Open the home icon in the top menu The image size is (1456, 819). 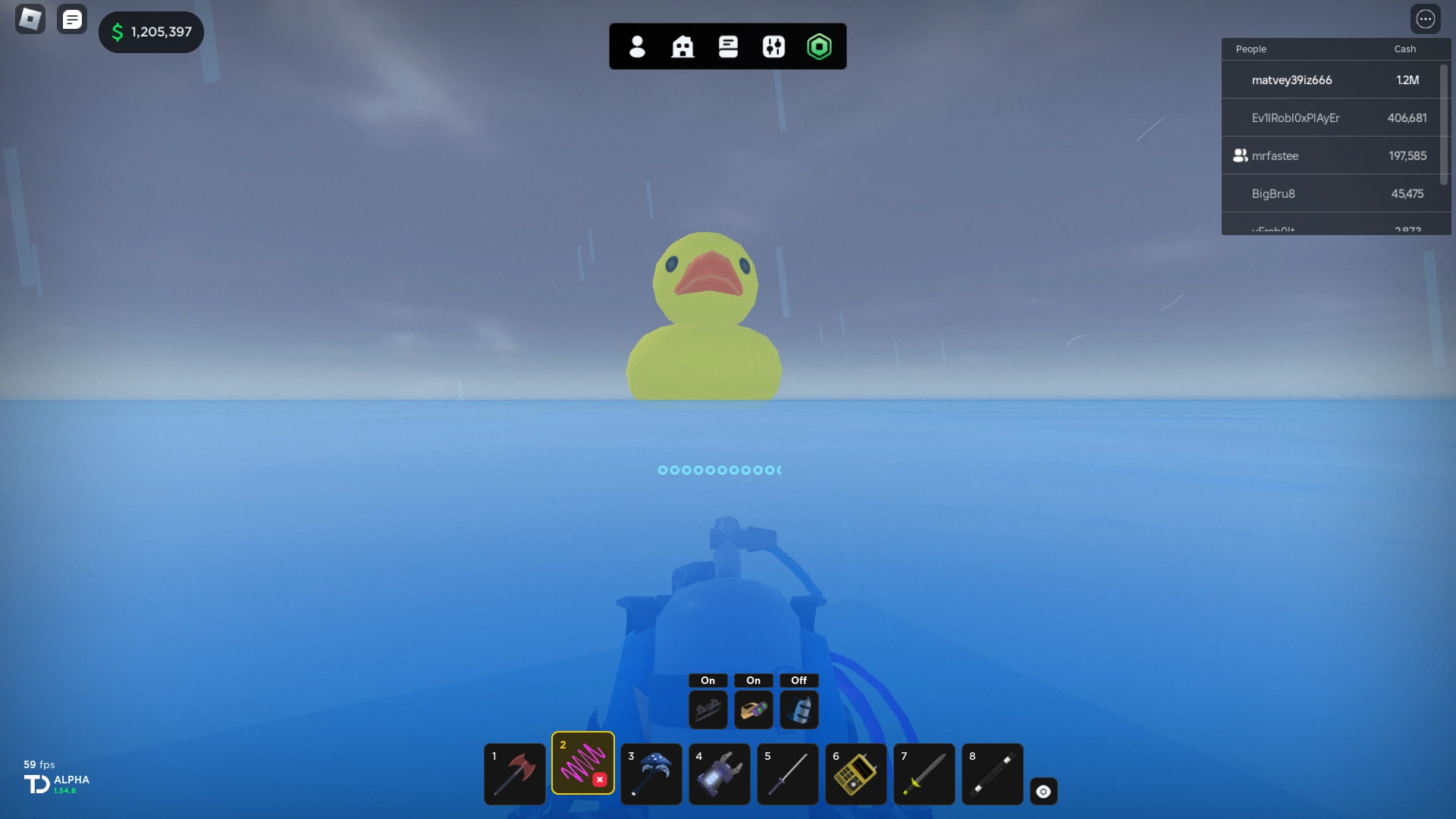point(682,46)
